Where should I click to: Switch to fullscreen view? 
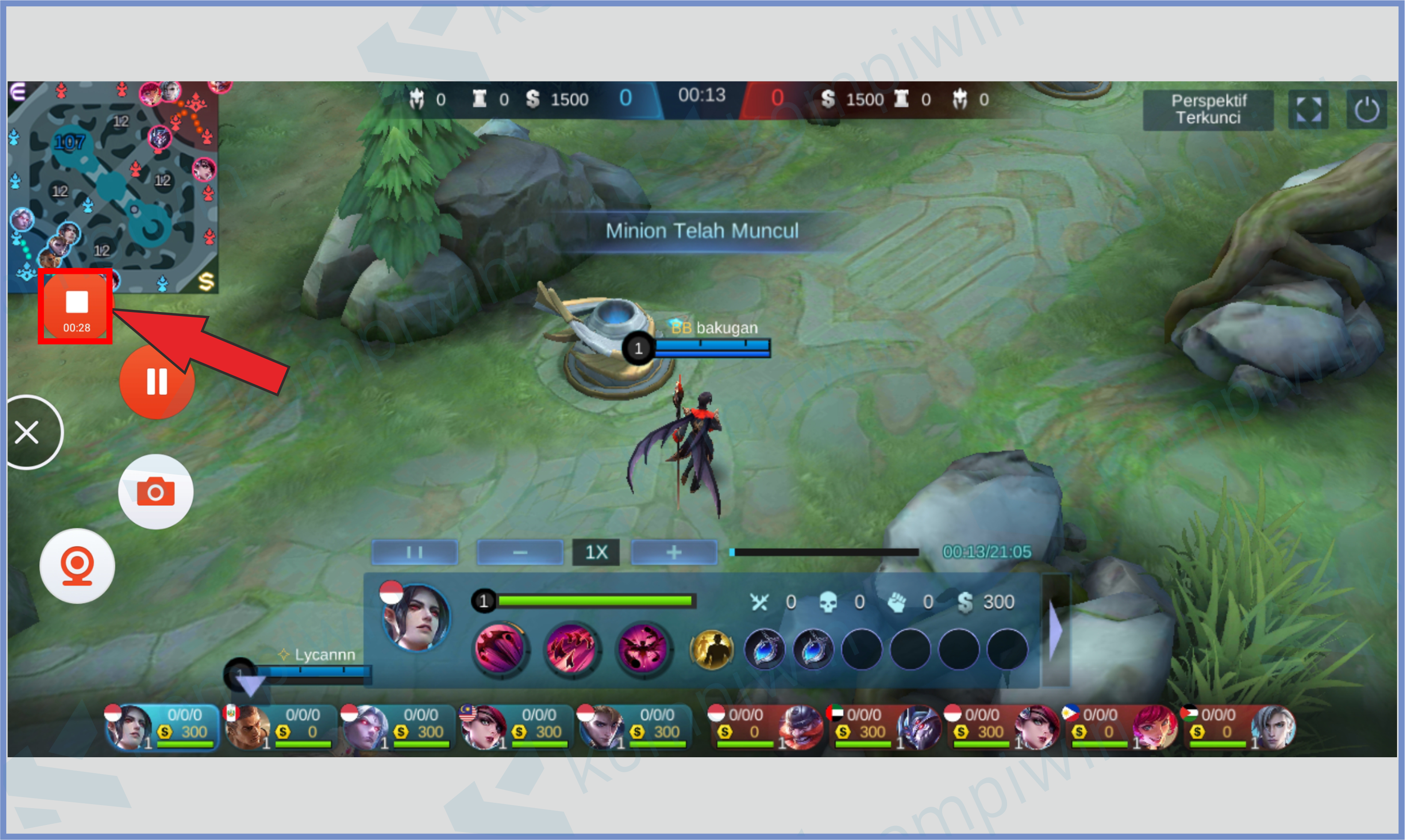[x=1308, y=109]
